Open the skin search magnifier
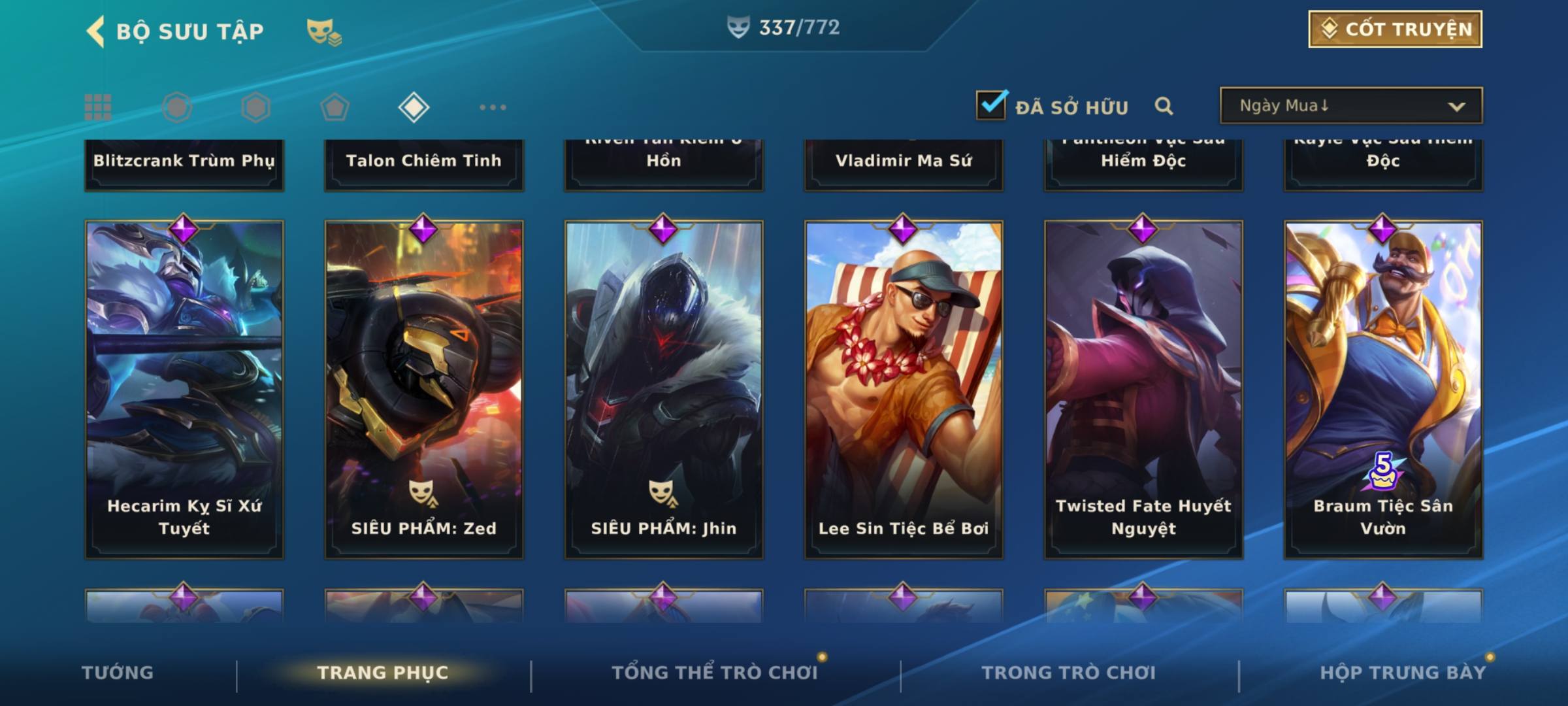 1164,106
